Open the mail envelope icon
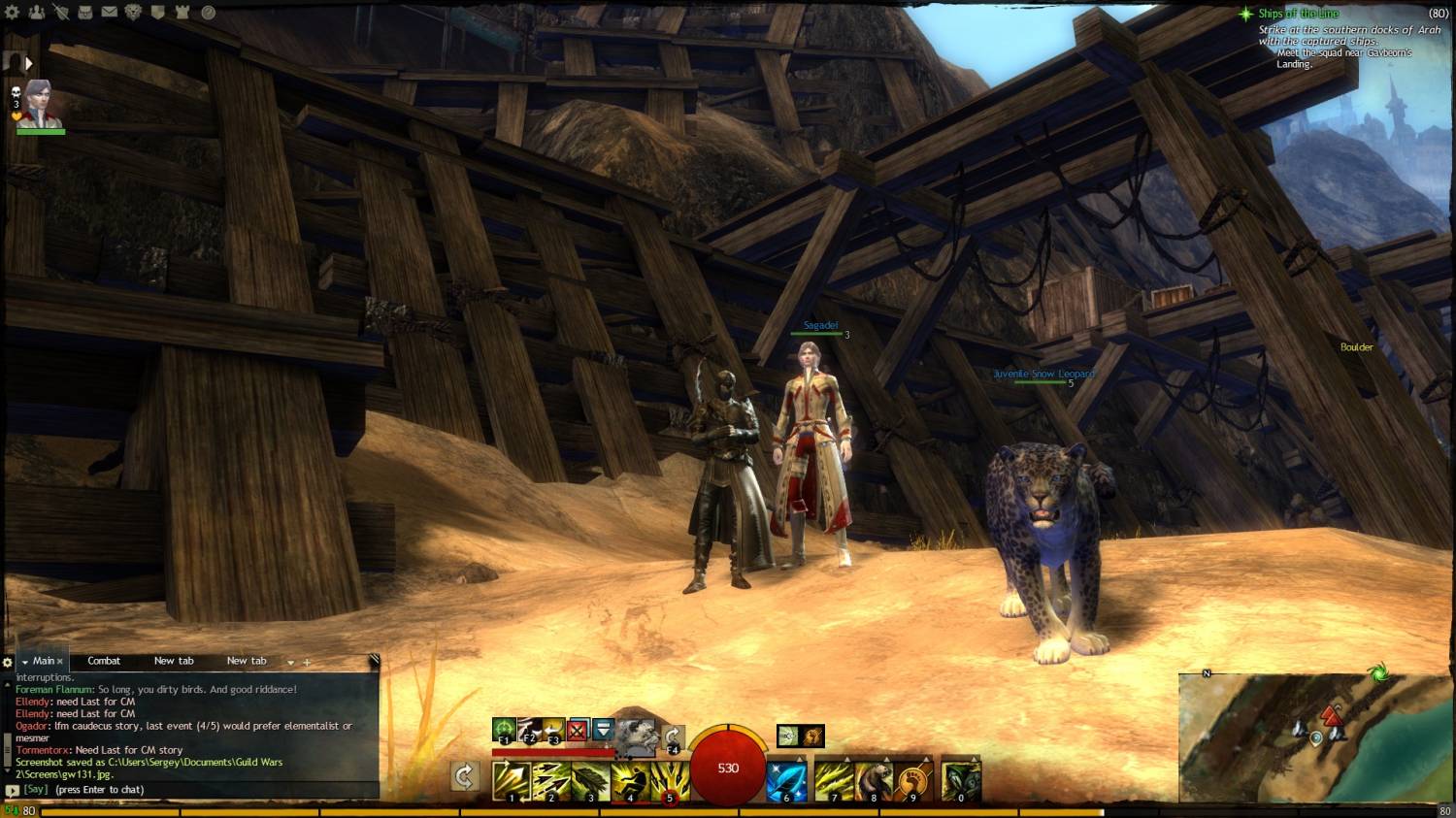The width and height of the screenshot is (1456, 818). [x=110, y=13]
